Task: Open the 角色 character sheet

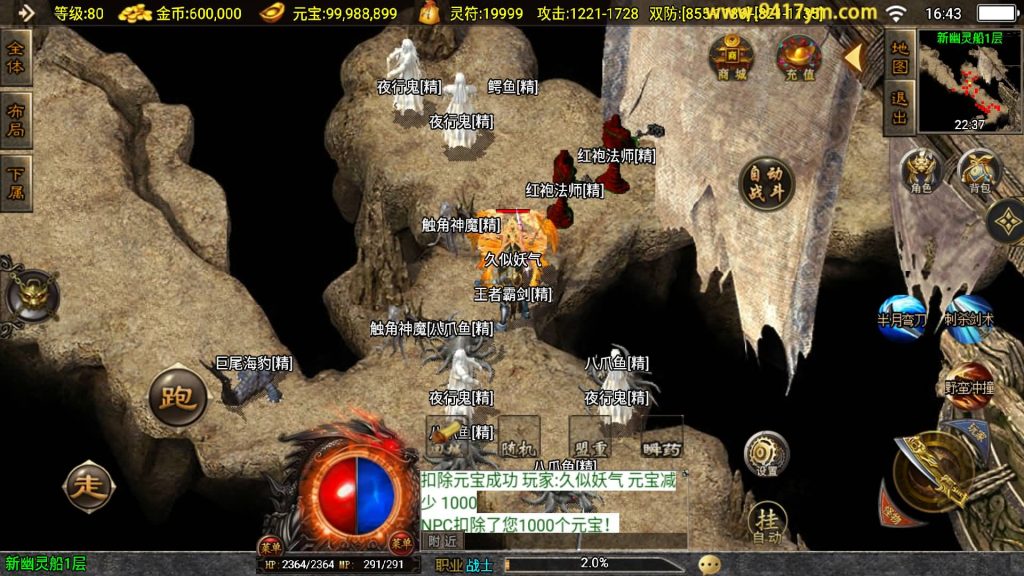Action: (x=921, y=170)
